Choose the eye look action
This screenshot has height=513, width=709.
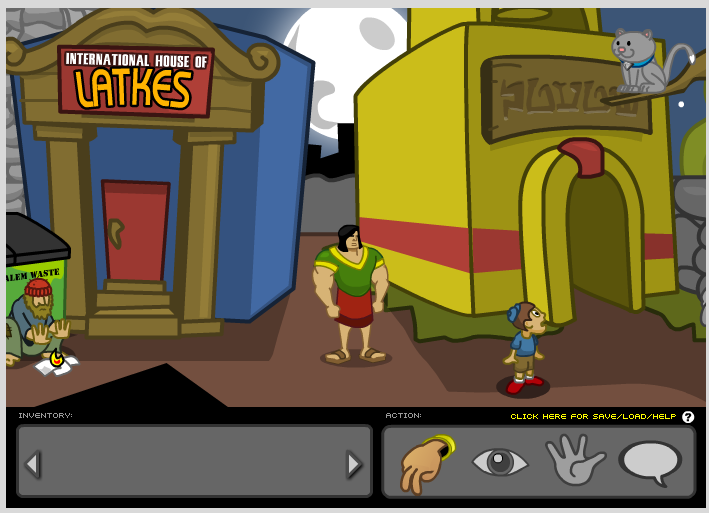tap(499, 462)
